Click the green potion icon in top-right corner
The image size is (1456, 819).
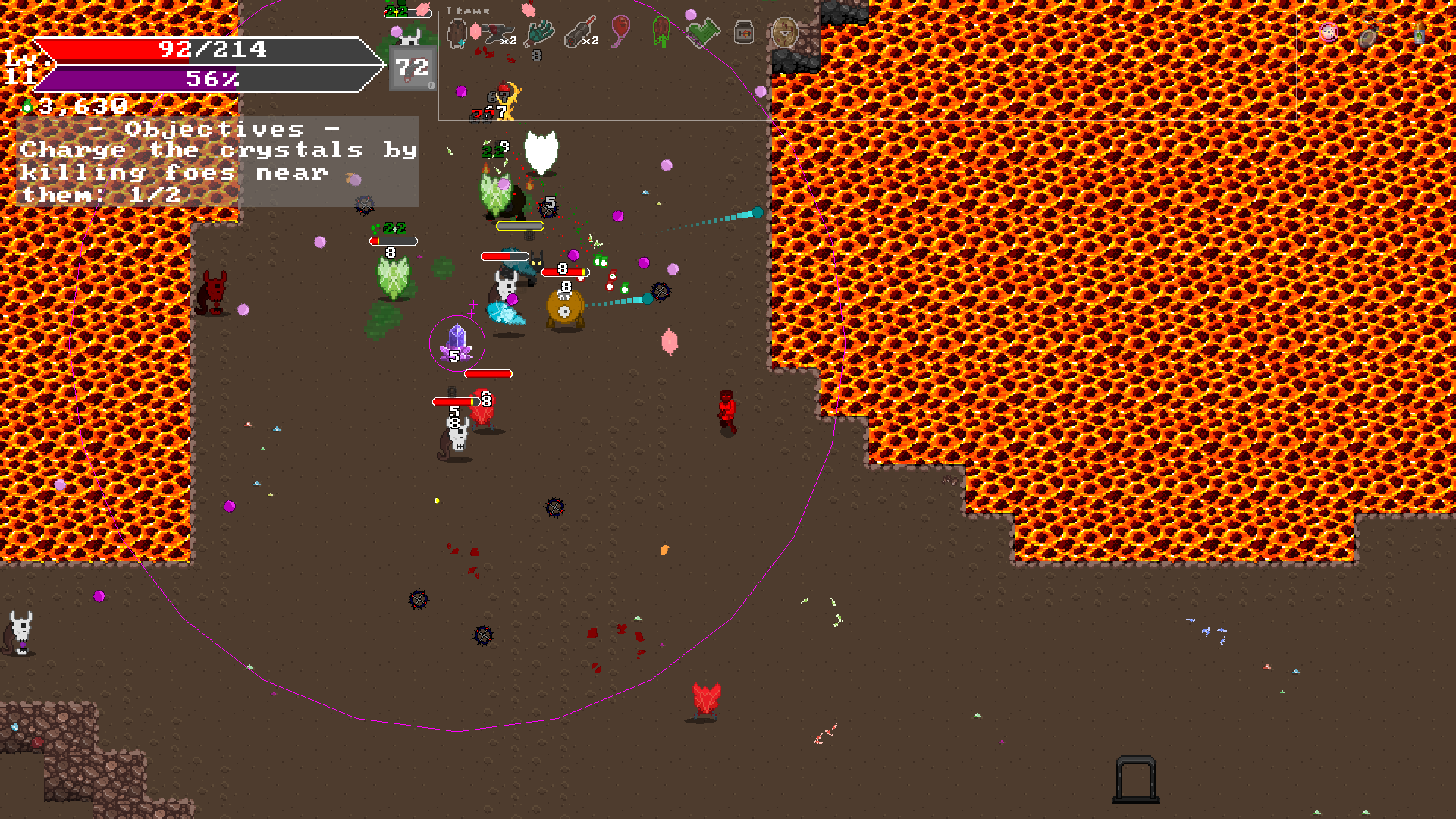tap(1420, 36)
